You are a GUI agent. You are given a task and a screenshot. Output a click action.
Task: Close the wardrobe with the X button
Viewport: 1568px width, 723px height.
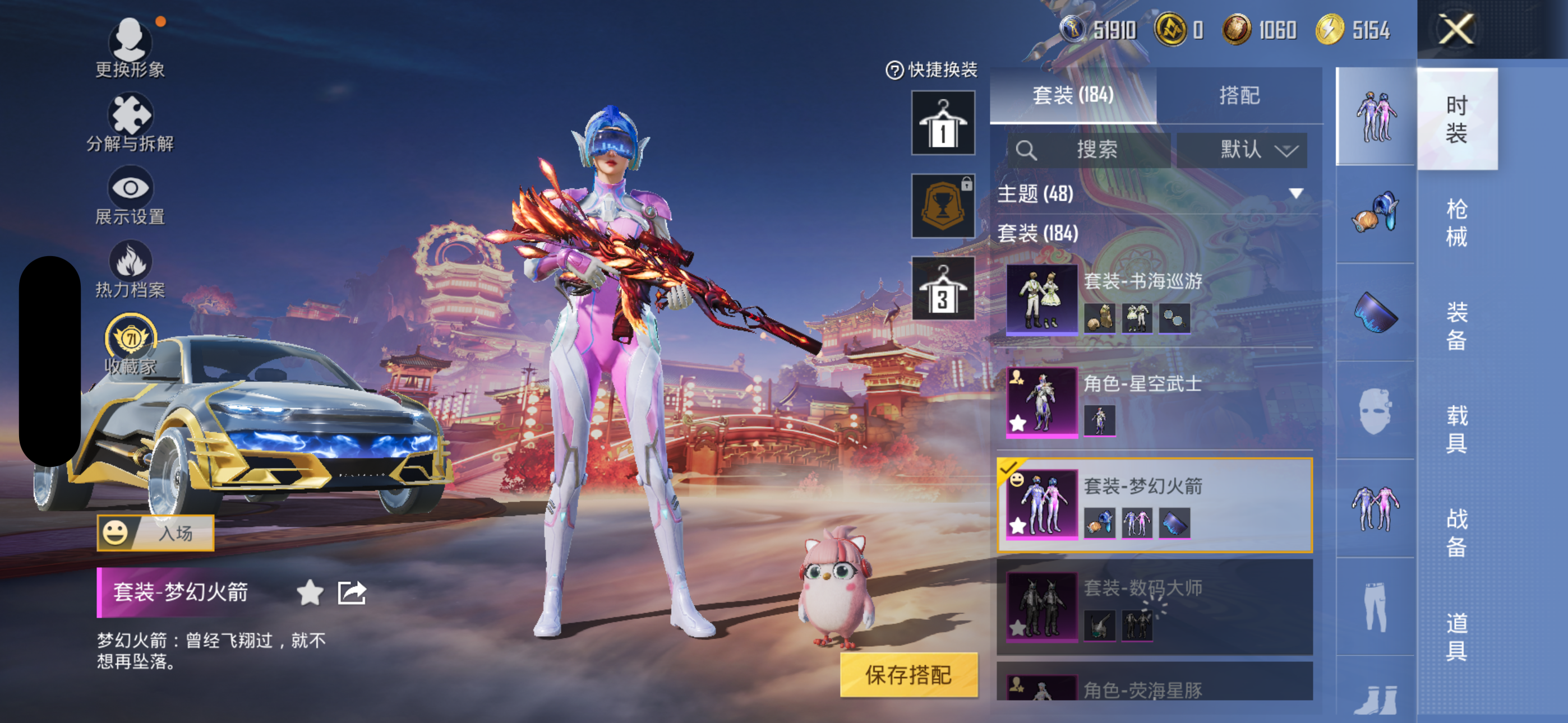pyautogui.click(x=1455, y=29)
